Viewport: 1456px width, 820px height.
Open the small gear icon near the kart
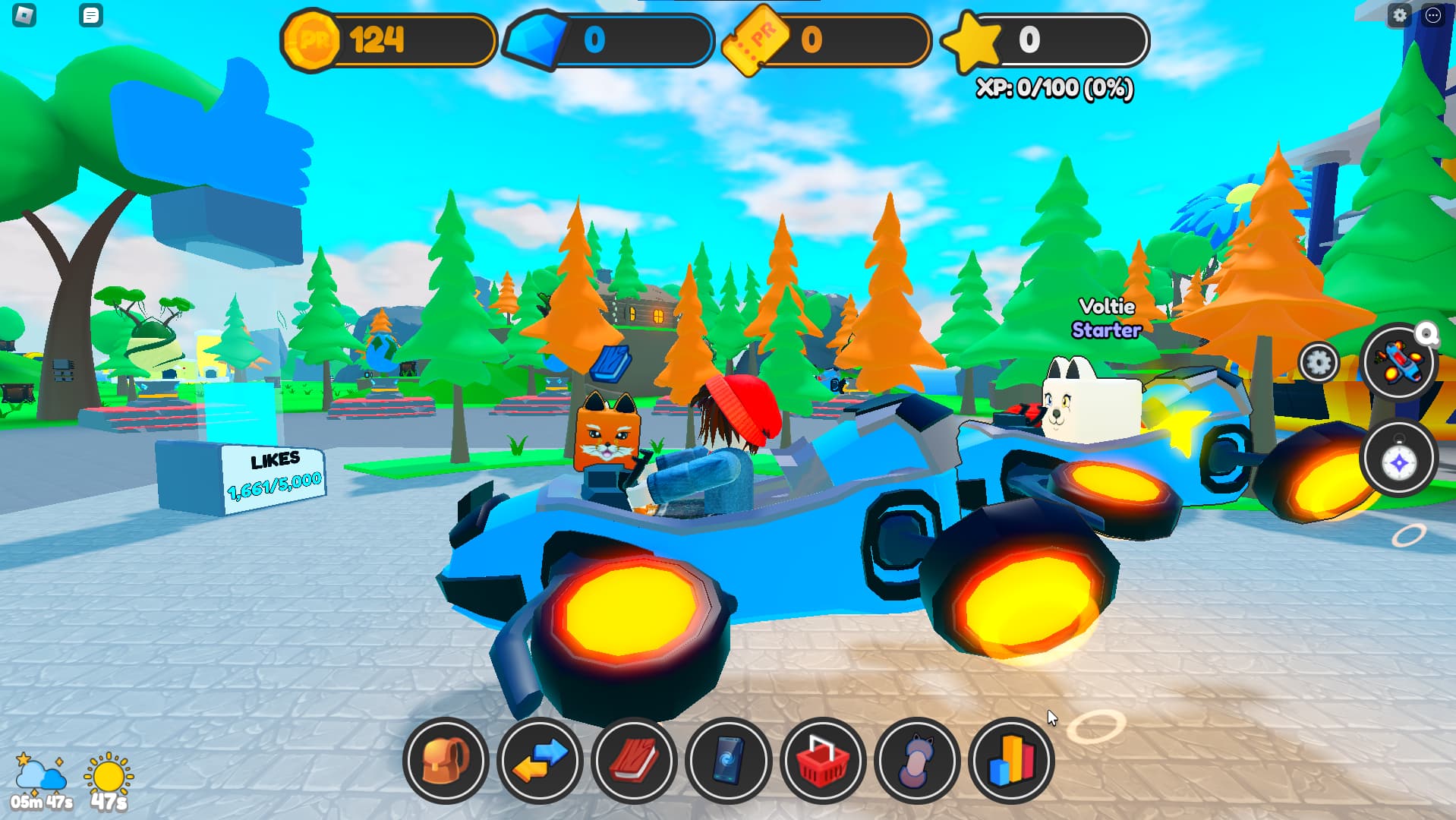click(x=1319, y=363)
